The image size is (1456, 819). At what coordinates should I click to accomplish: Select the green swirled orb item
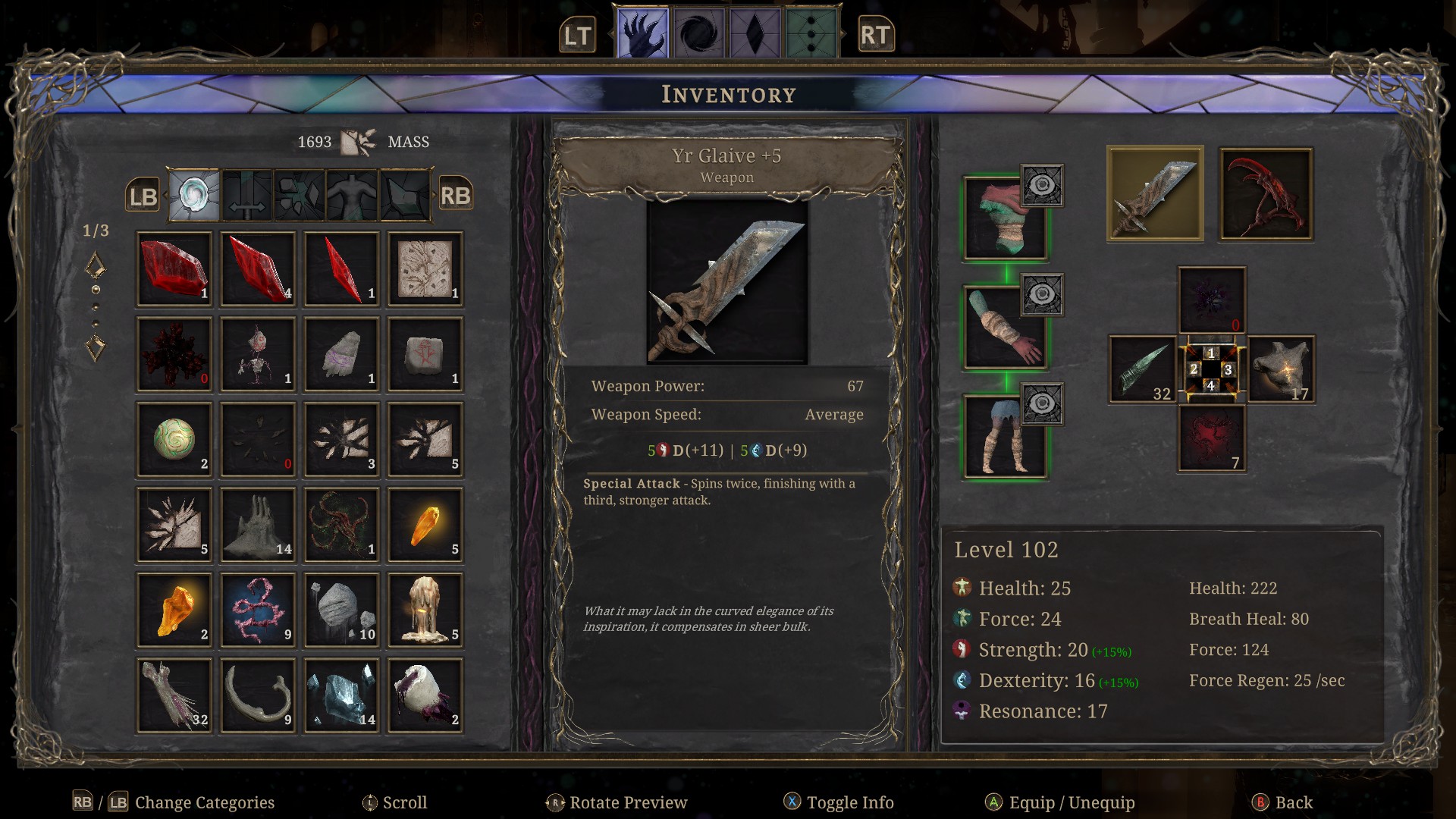pos(174,440)
